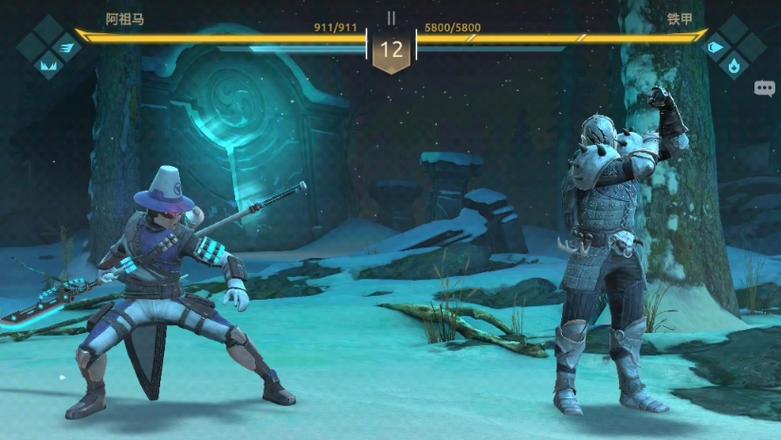The image size is (781, 440).
Task: Select the player's dash streak perk icon
Action: [66, 46]
